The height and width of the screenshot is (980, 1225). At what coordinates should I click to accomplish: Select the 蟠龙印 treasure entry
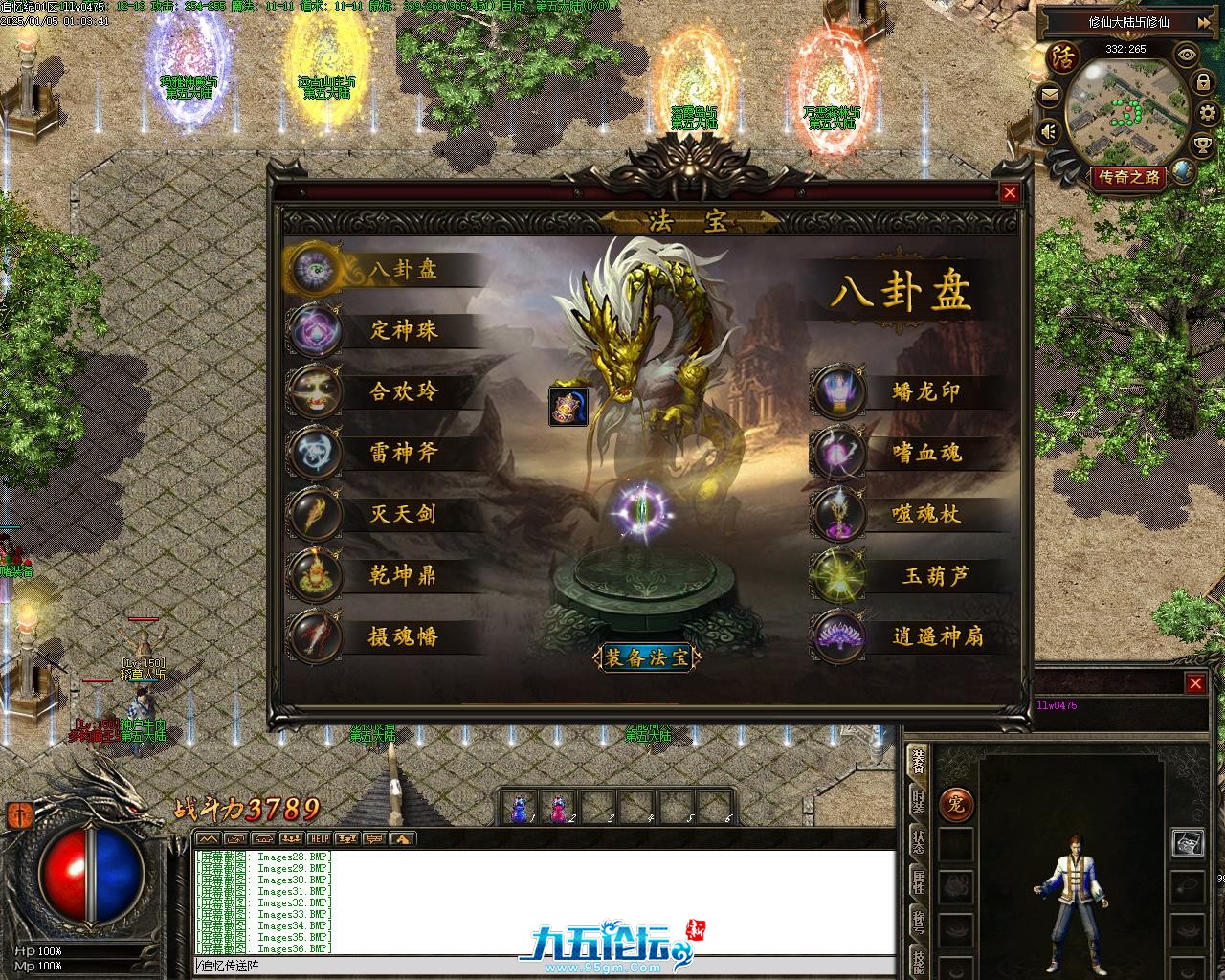click(x=924, y=392)
